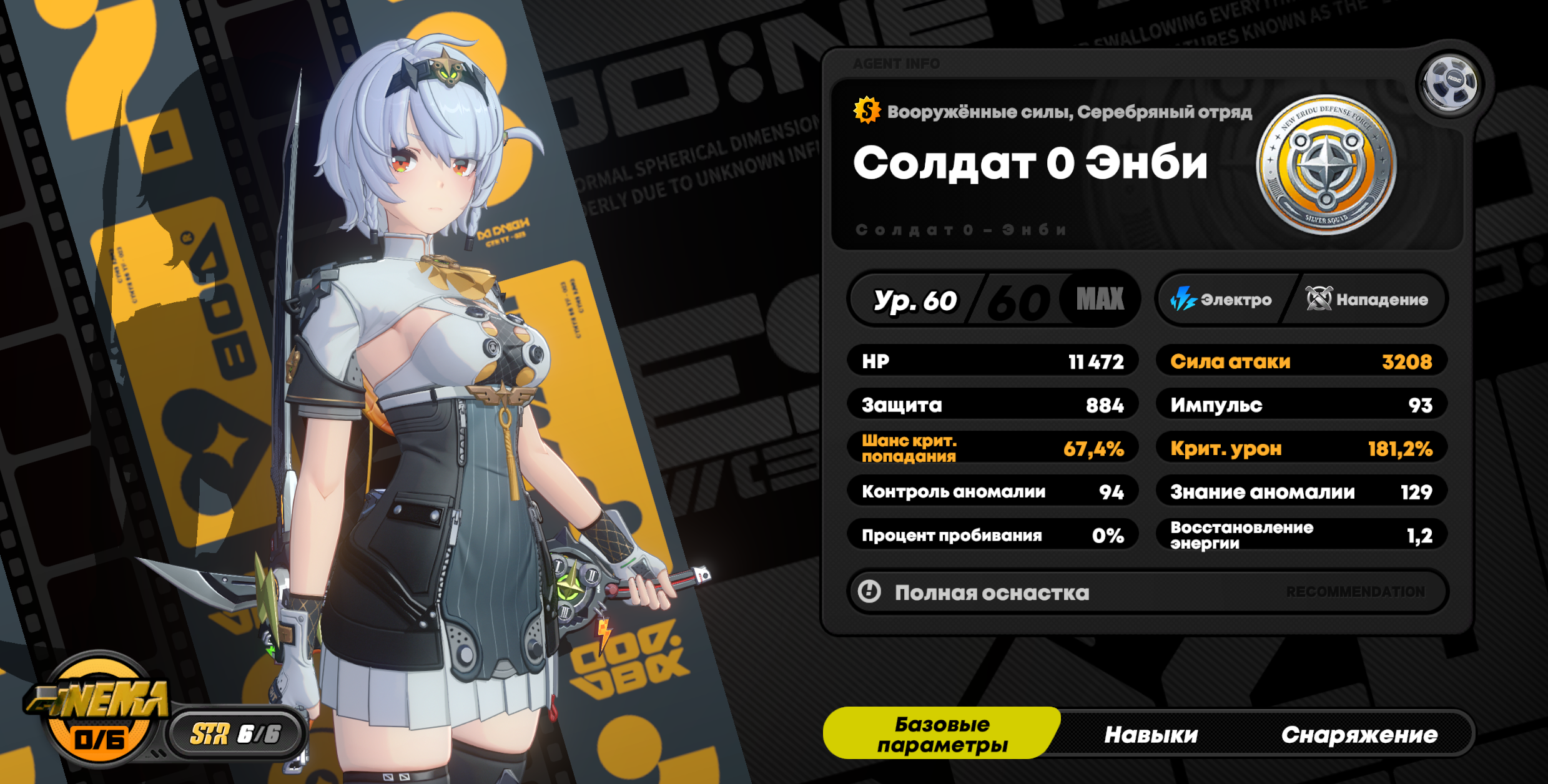Open Полная оснастка full equipment view
1548x784 pixels.
click(1146, 592)
